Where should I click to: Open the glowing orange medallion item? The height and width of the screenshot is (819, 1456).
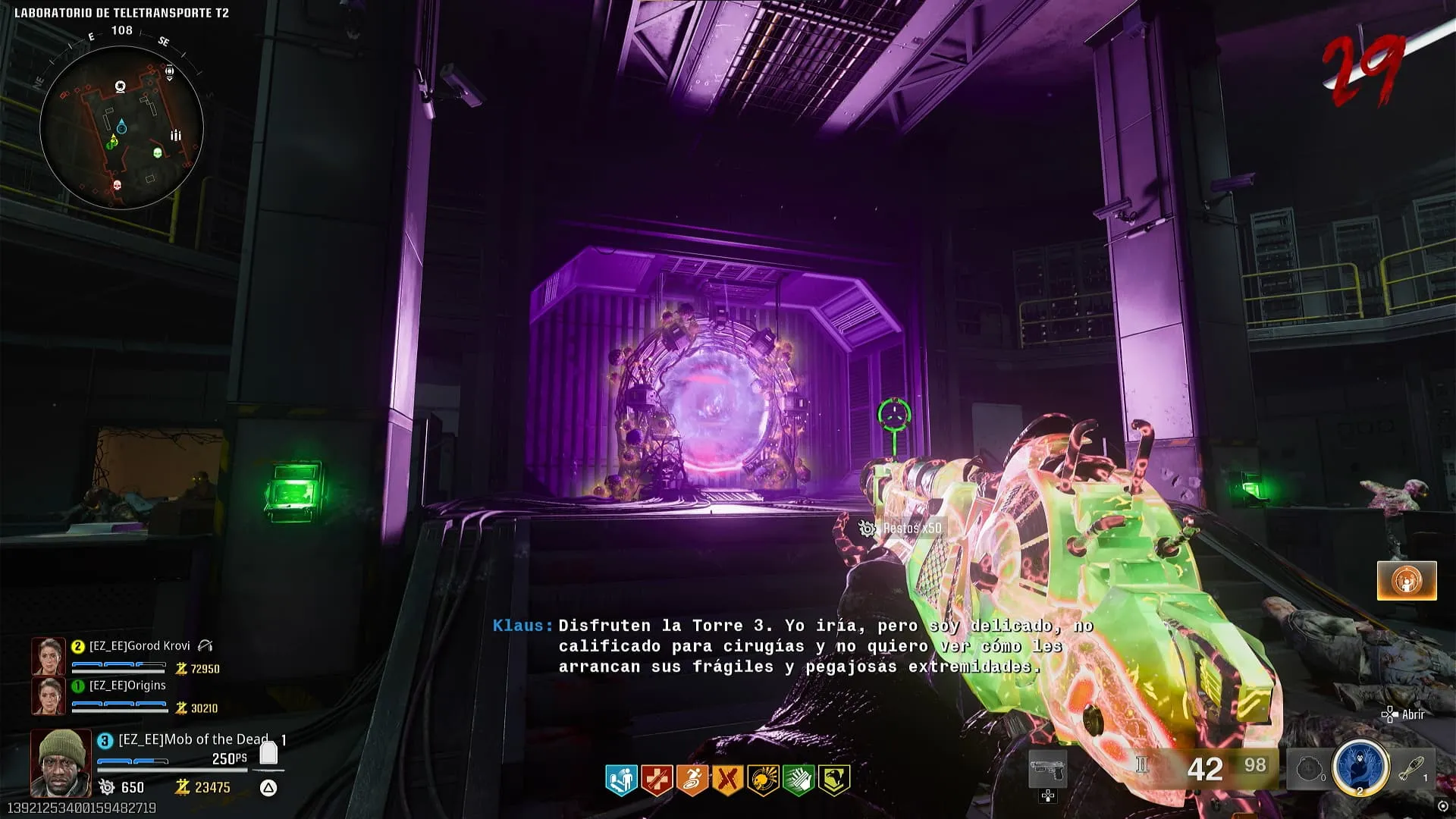(1407, 581)
